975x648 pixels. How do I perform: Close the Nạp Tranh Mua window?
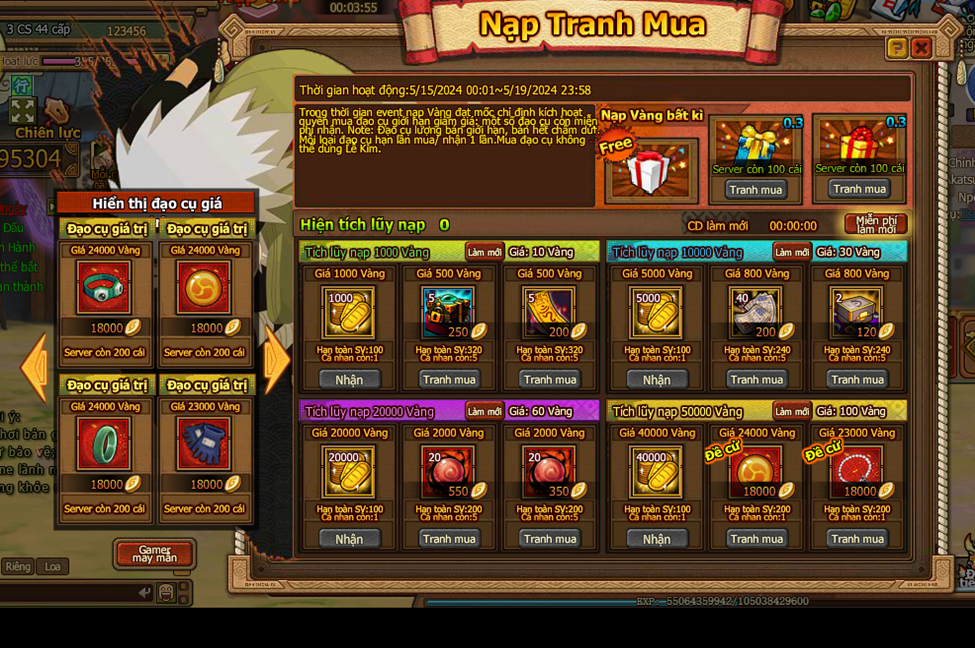921,47
